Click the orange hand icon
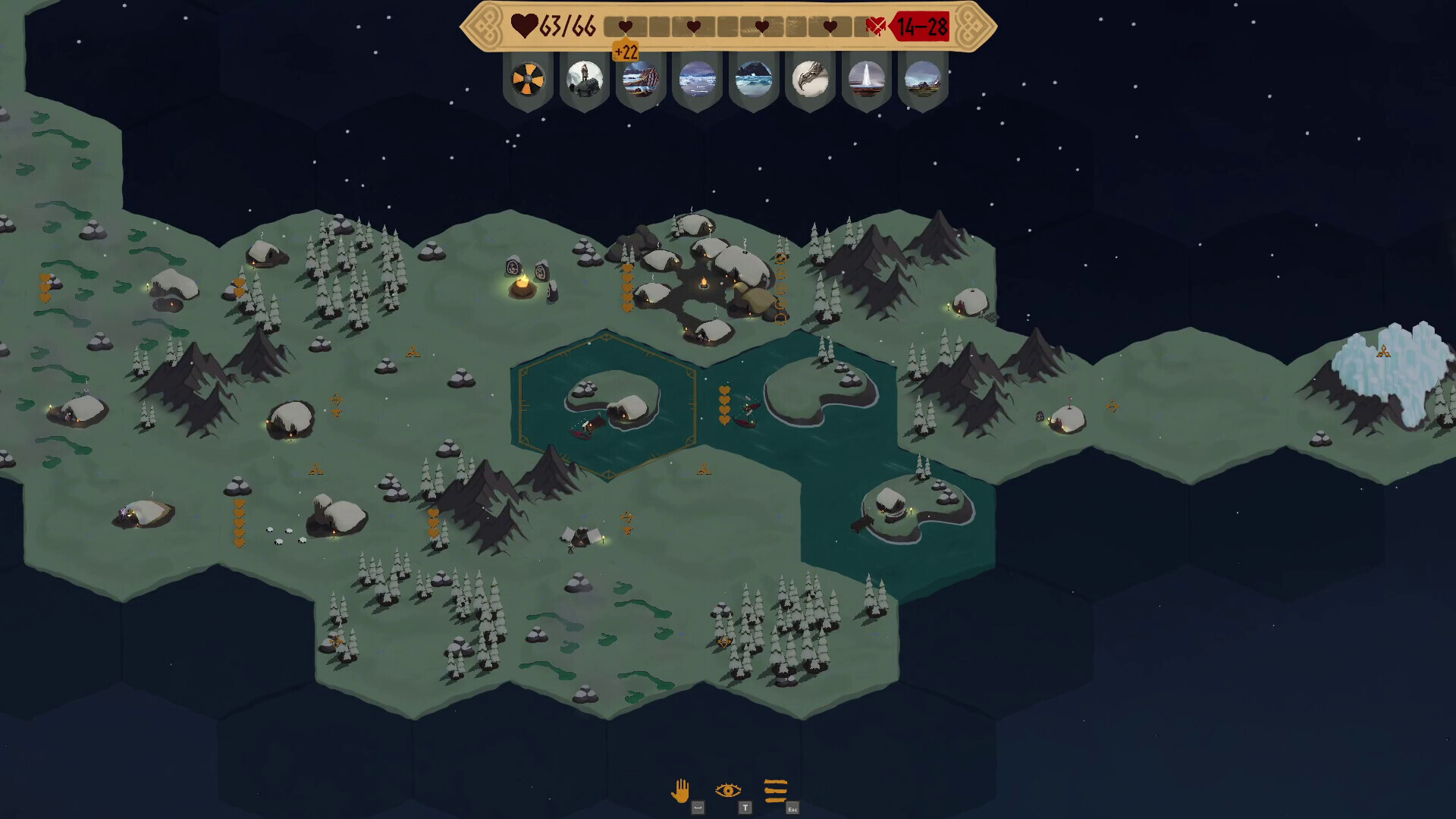 pos(680,791)
